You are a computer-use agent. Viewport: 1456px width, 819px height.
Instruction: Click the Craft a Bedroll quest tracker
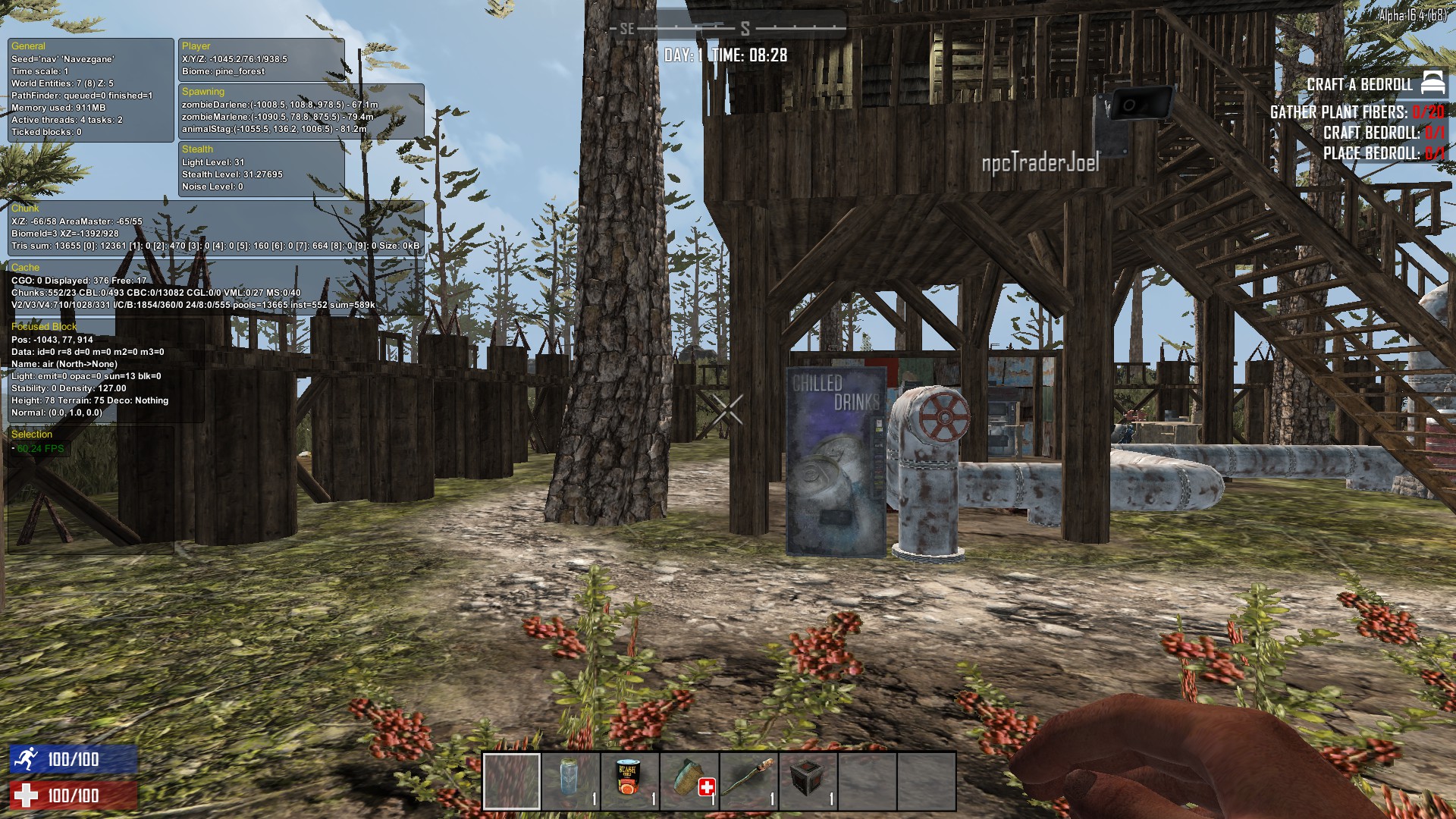(1359, 84)
